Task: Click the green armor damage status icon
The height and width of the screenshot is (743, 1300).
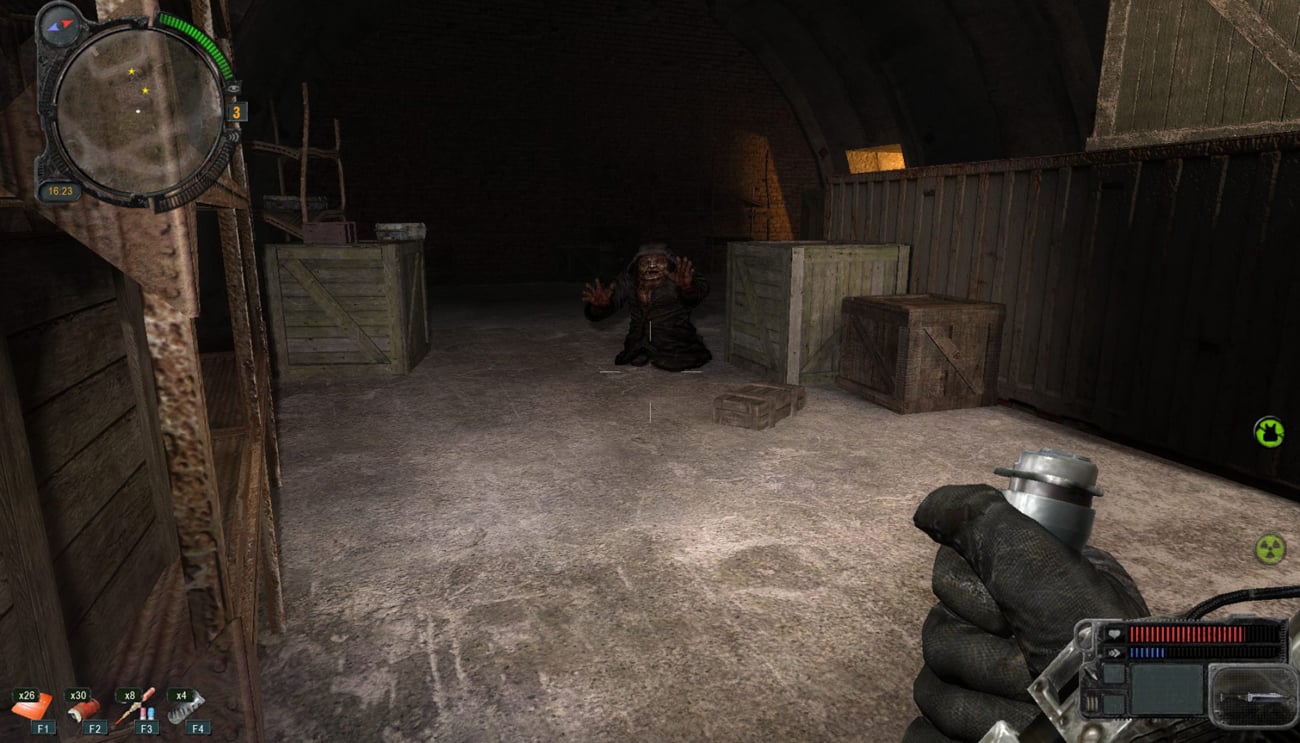Action: click(x=1269, y=432)
